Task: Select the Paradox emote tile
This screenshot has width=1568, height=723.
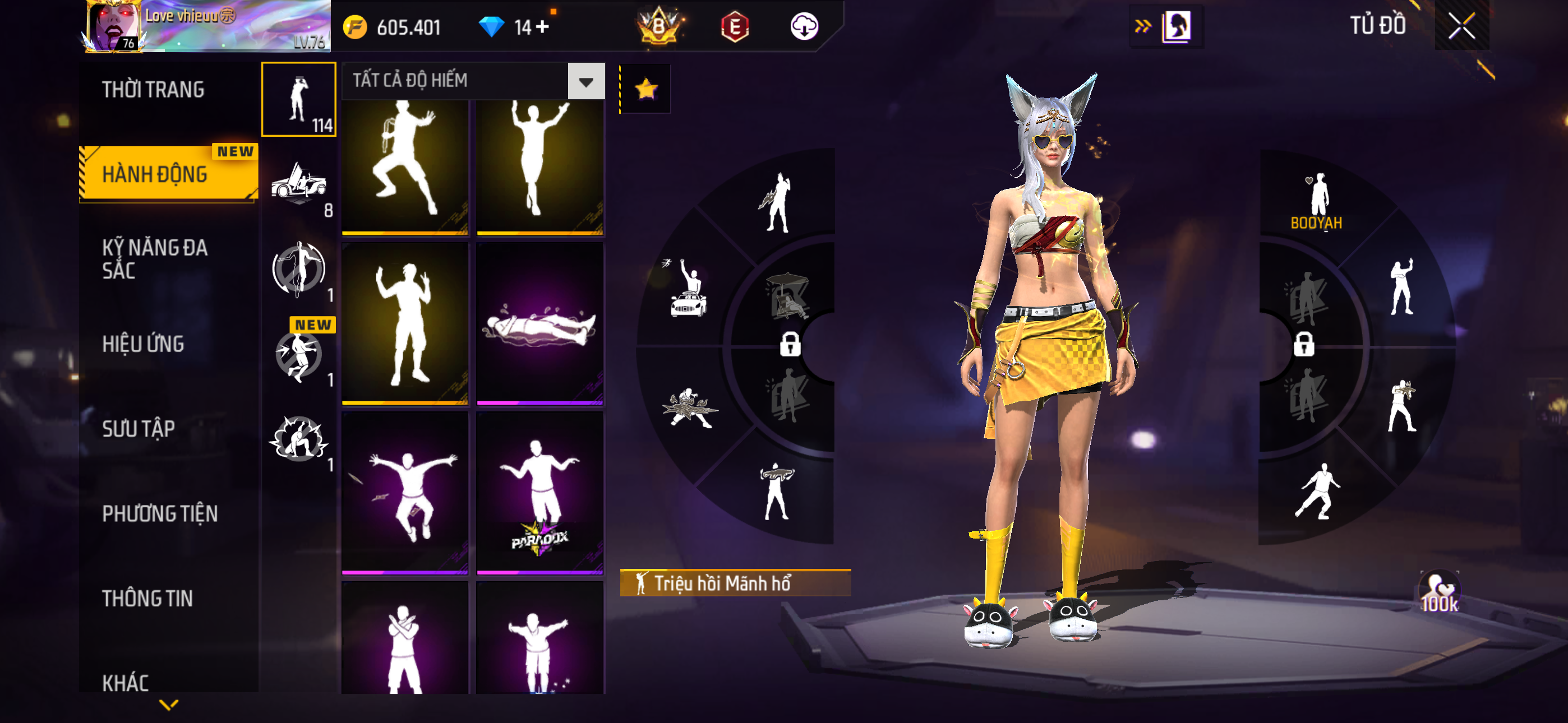Action: pyautogui.click(x=540, y=492)
